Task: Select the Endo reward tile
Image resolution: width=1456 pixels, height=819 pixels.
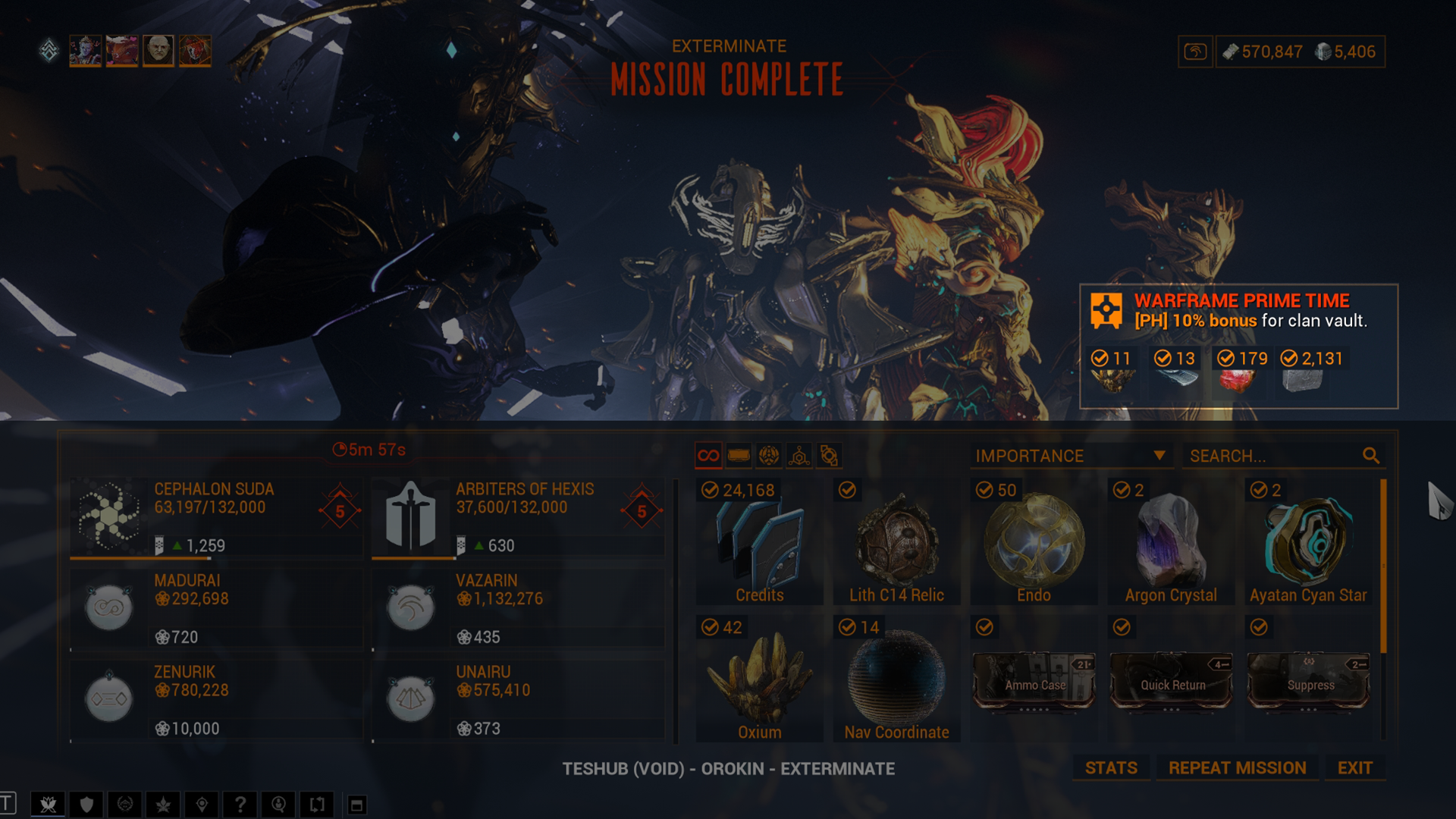Action: (1034, 542)
